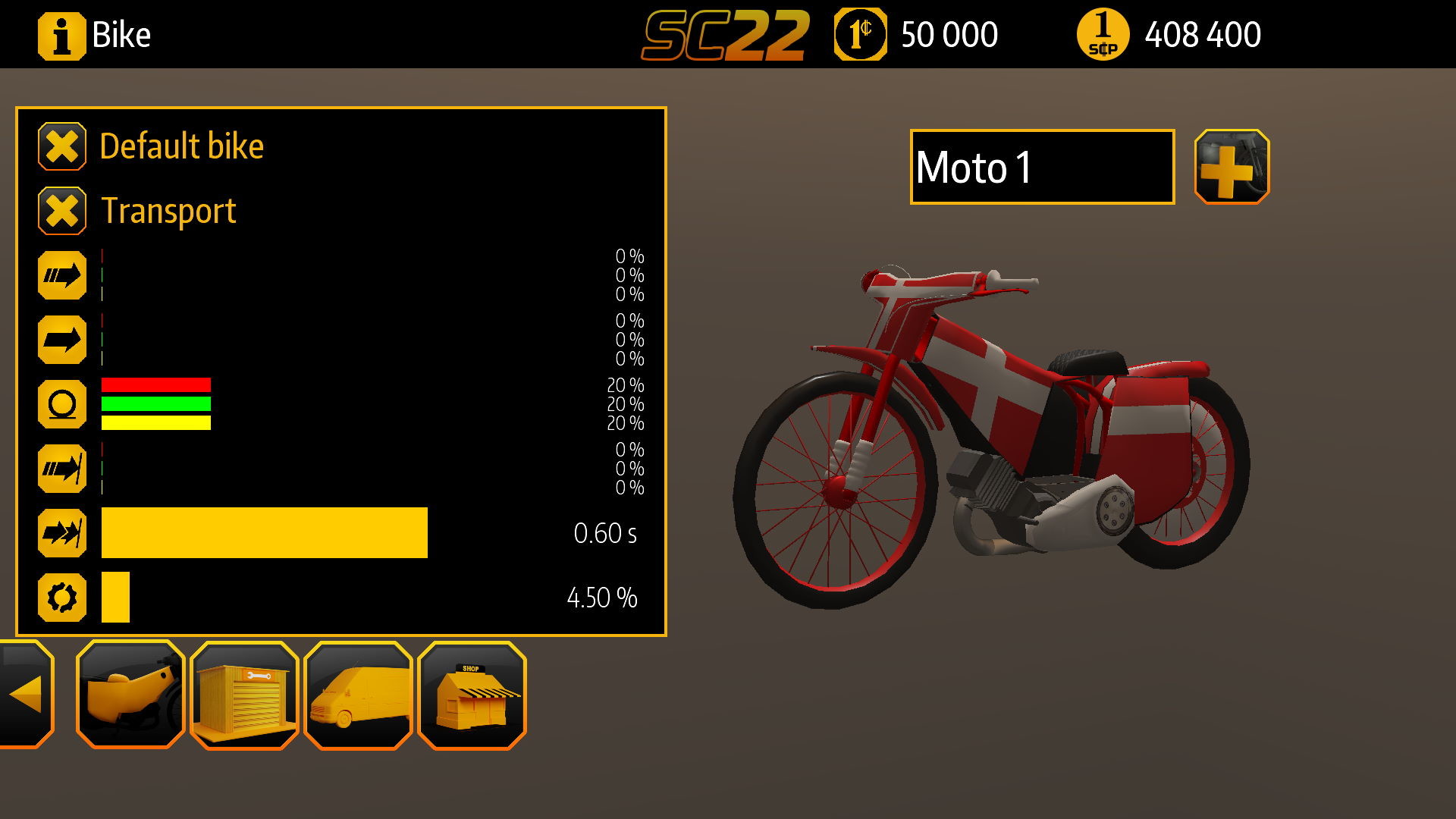The height and width of the screenshot is (819, 1456).
Task: Open the clutch reaction time icon
Action: tap(64, 533)
